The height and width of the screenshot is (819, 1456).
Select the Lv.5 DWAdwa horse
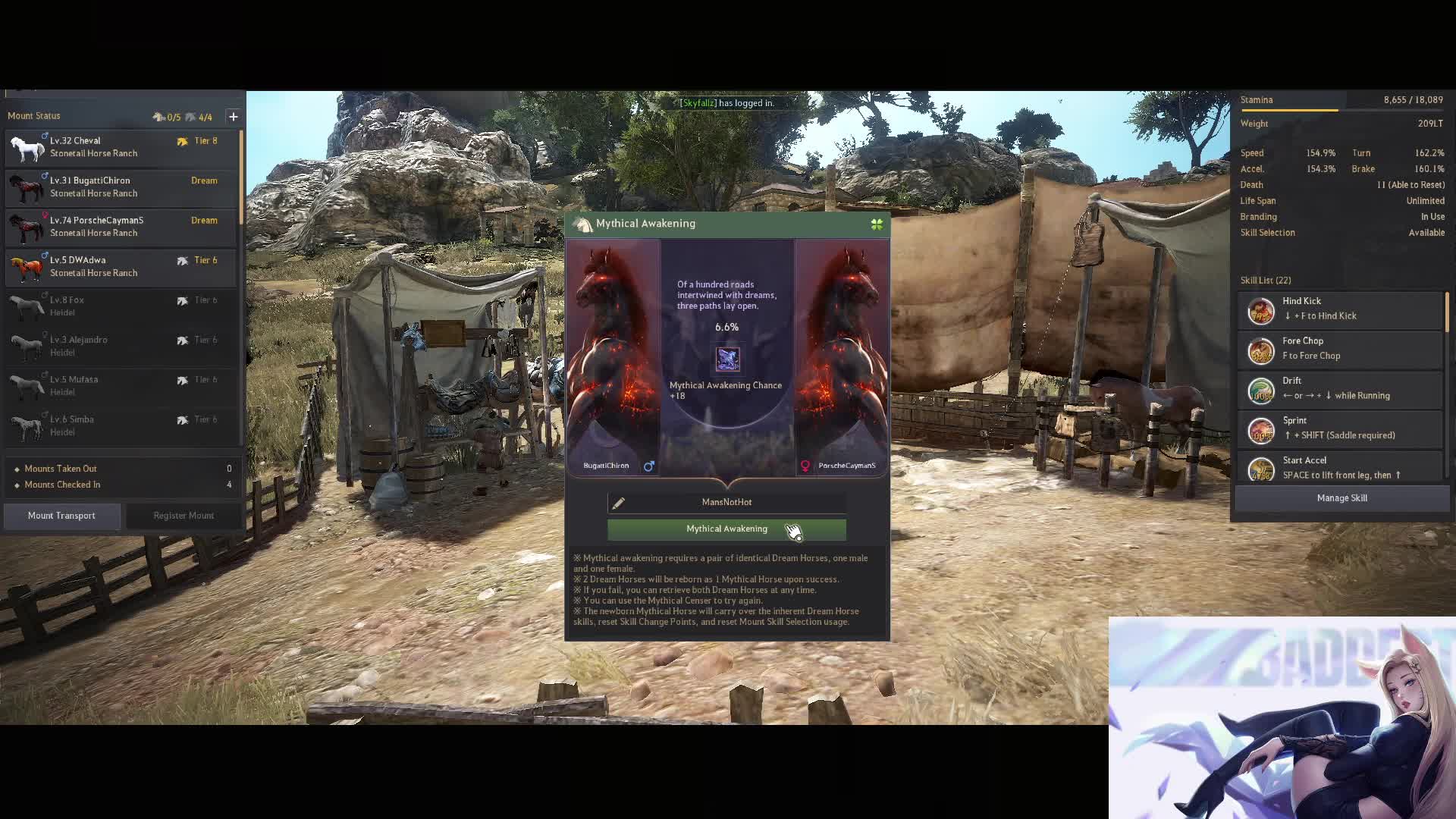coord(121,267)
